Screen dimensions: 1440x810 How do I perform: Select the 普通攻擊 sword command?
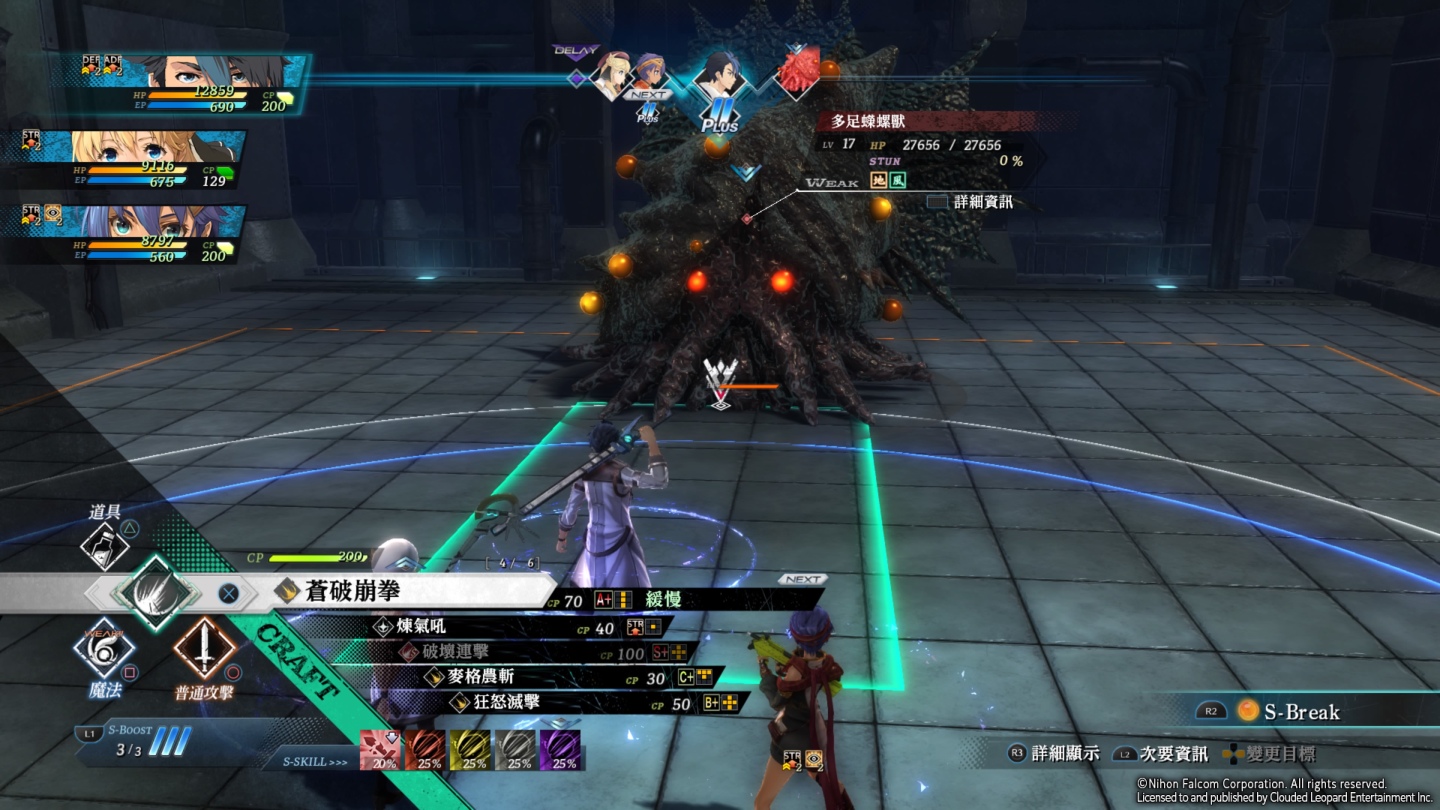point(205,647)
